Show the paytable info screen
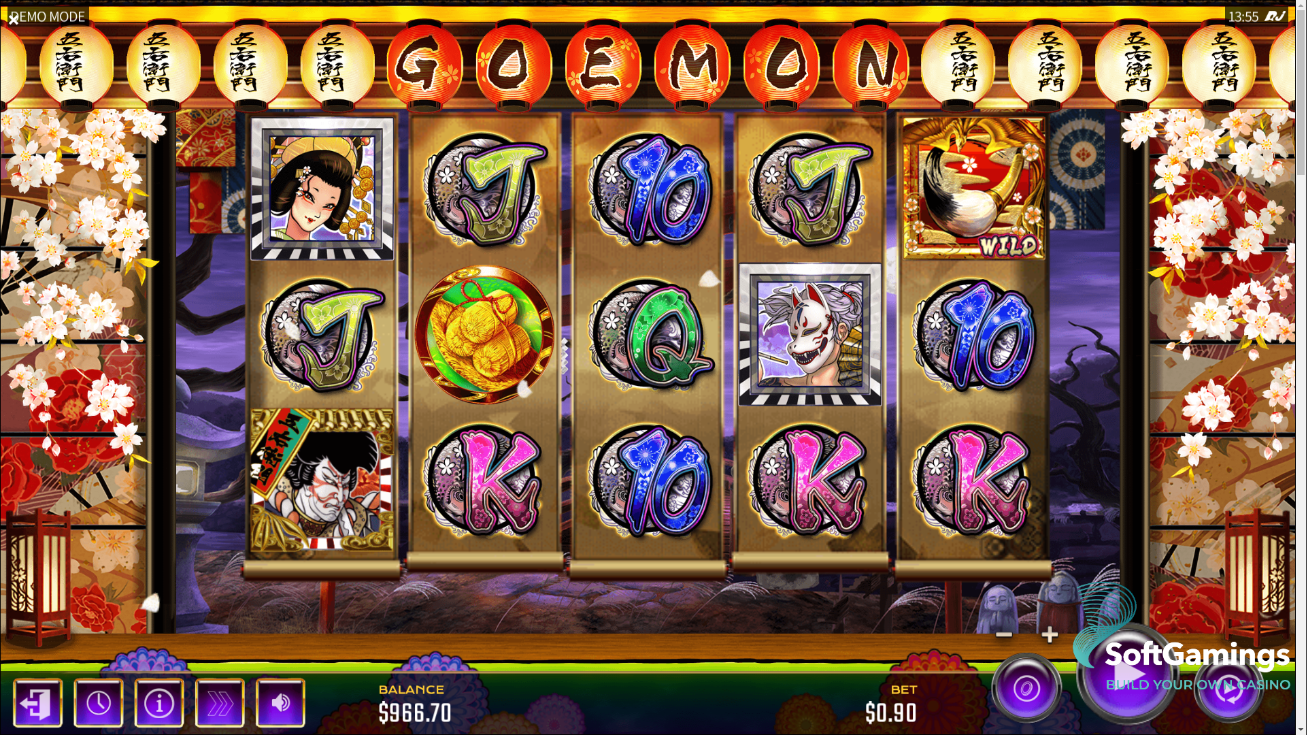Screen dimensions: 1307x735 click(159, 703)
